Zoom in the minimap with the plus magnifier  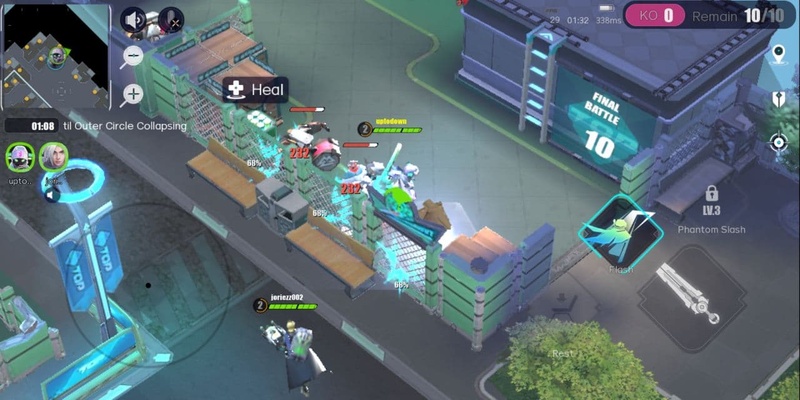(x=132, y=95)
